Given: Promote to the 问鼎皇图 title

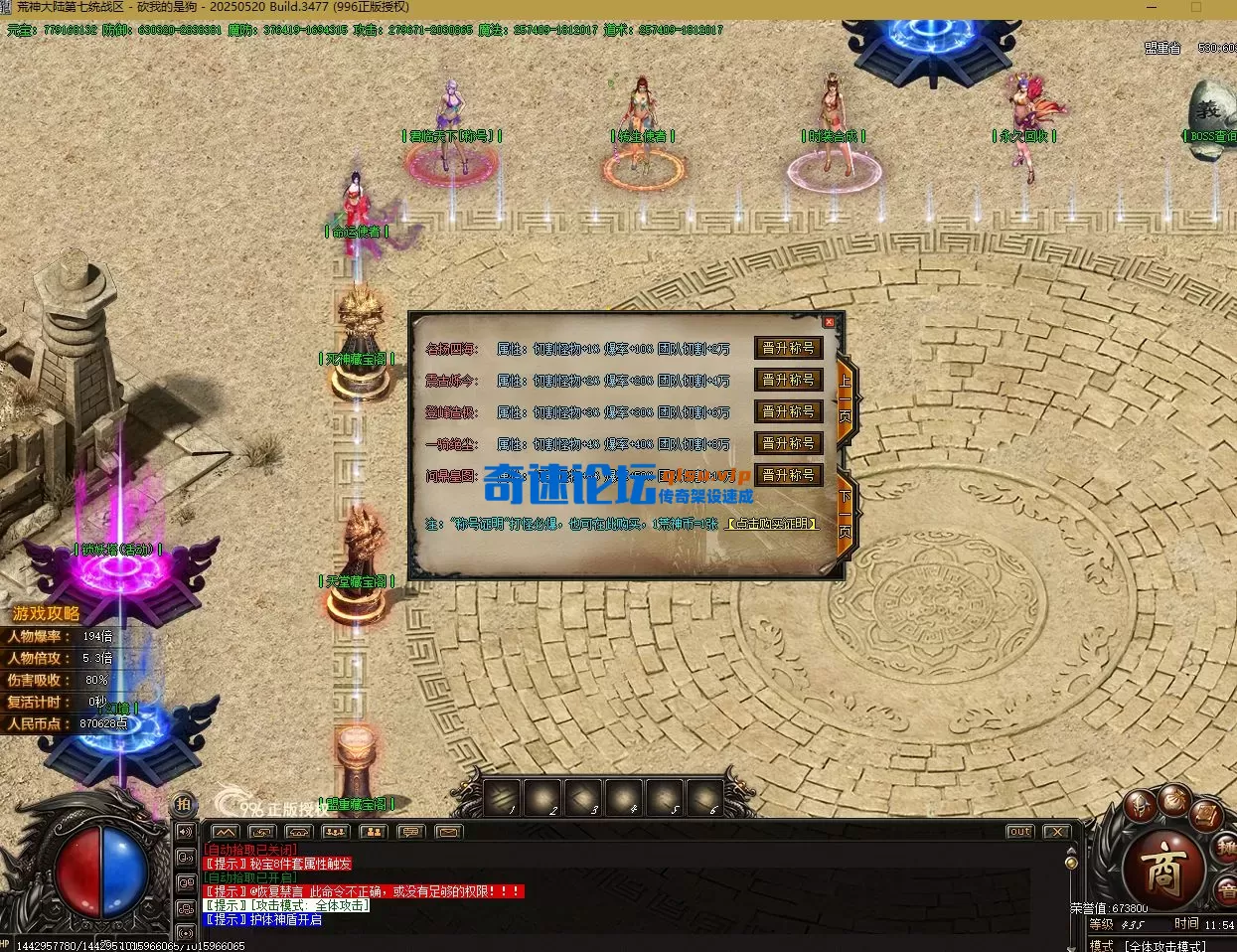Looking at the screenshot, I should pyautogui.click(x=788, y=475).
